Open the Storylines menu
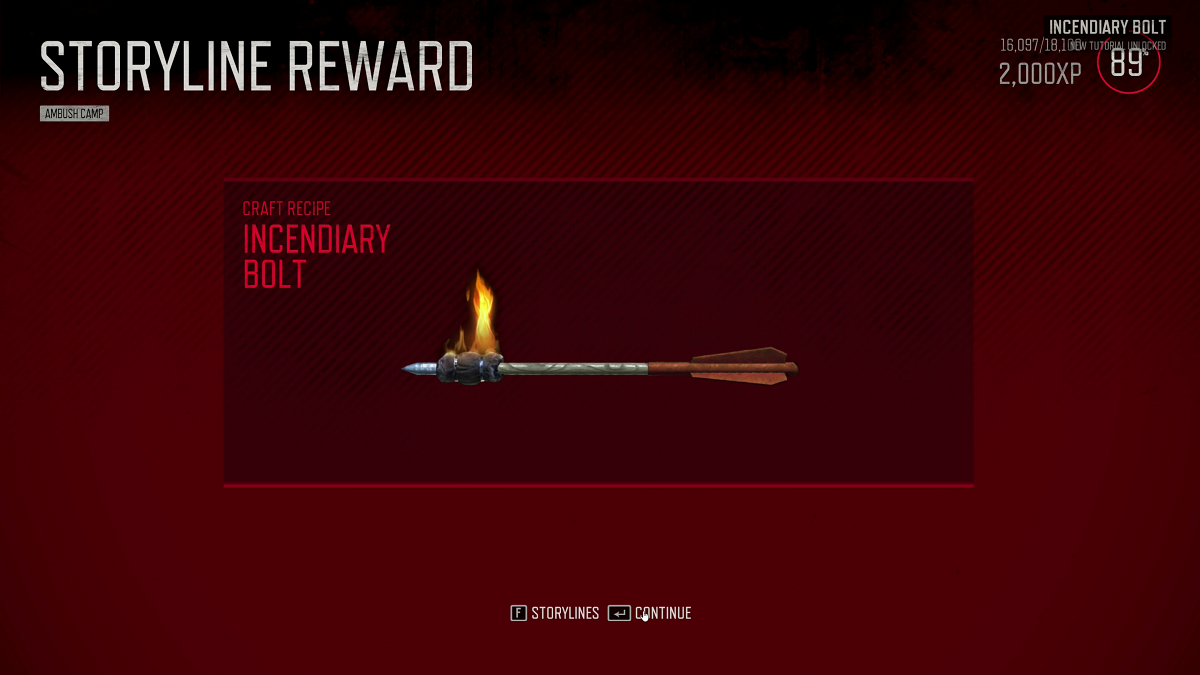This screenshot has height=675, width=1200. point(555,613)
